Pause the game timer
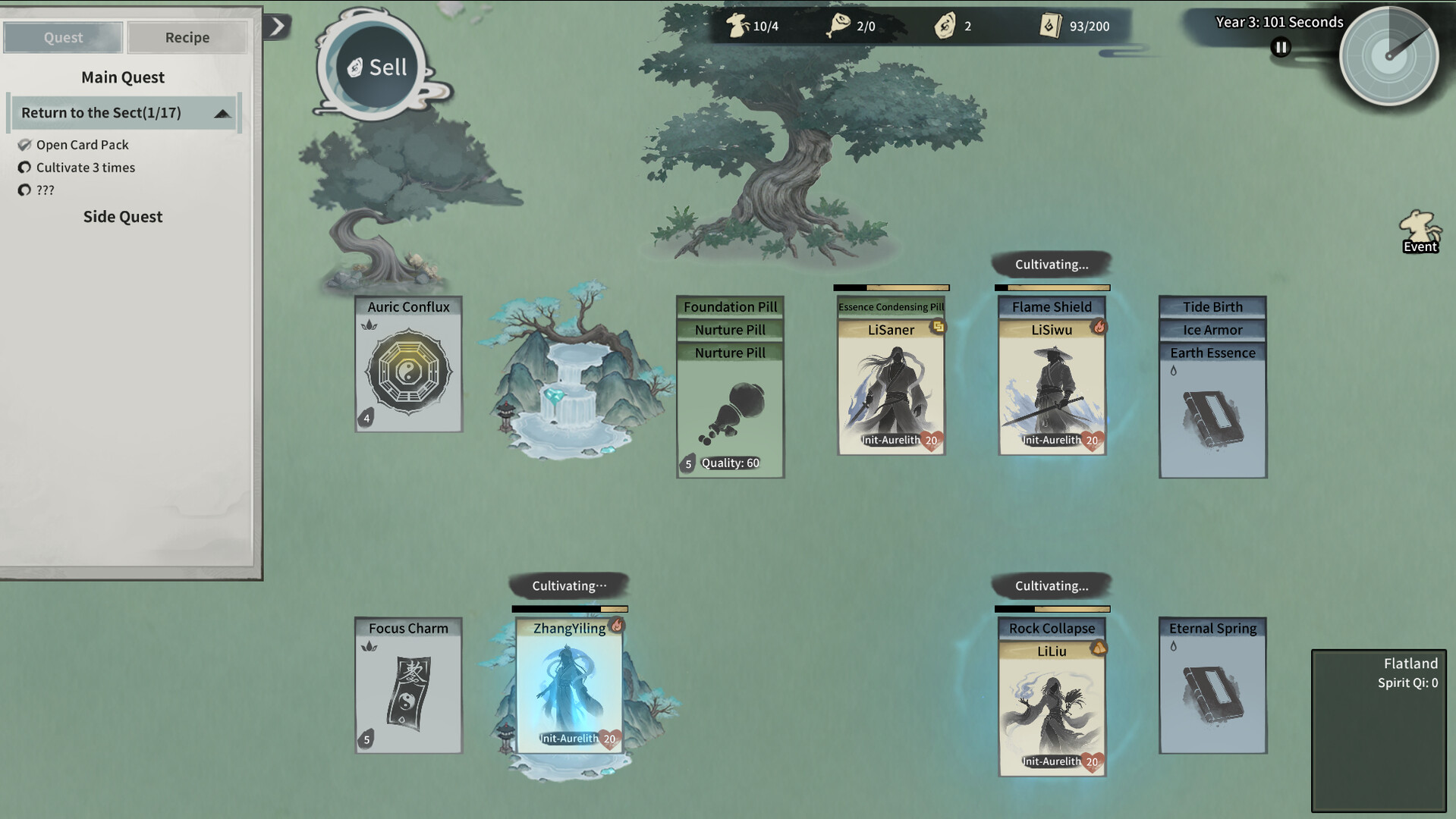The height and width of the screenshot is (819, 1456). [1280, 47]
